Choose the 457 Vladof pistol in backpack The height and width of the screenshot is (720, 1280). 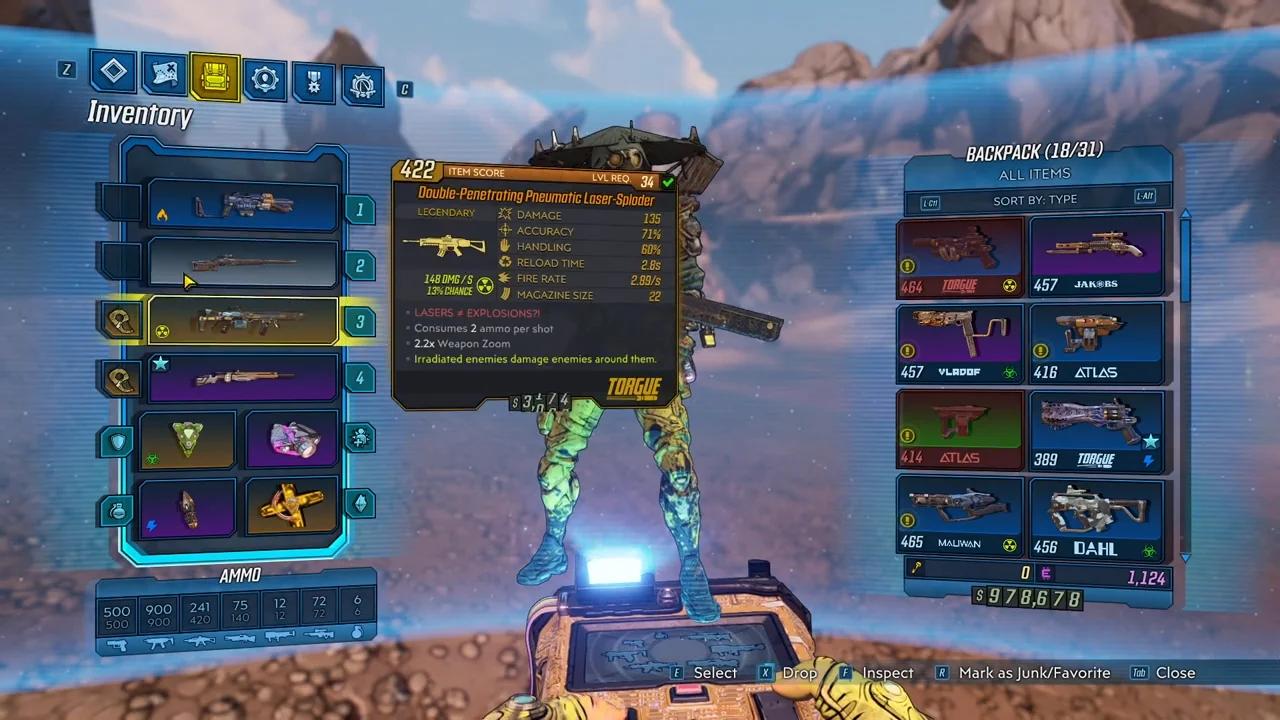[960, 344]
